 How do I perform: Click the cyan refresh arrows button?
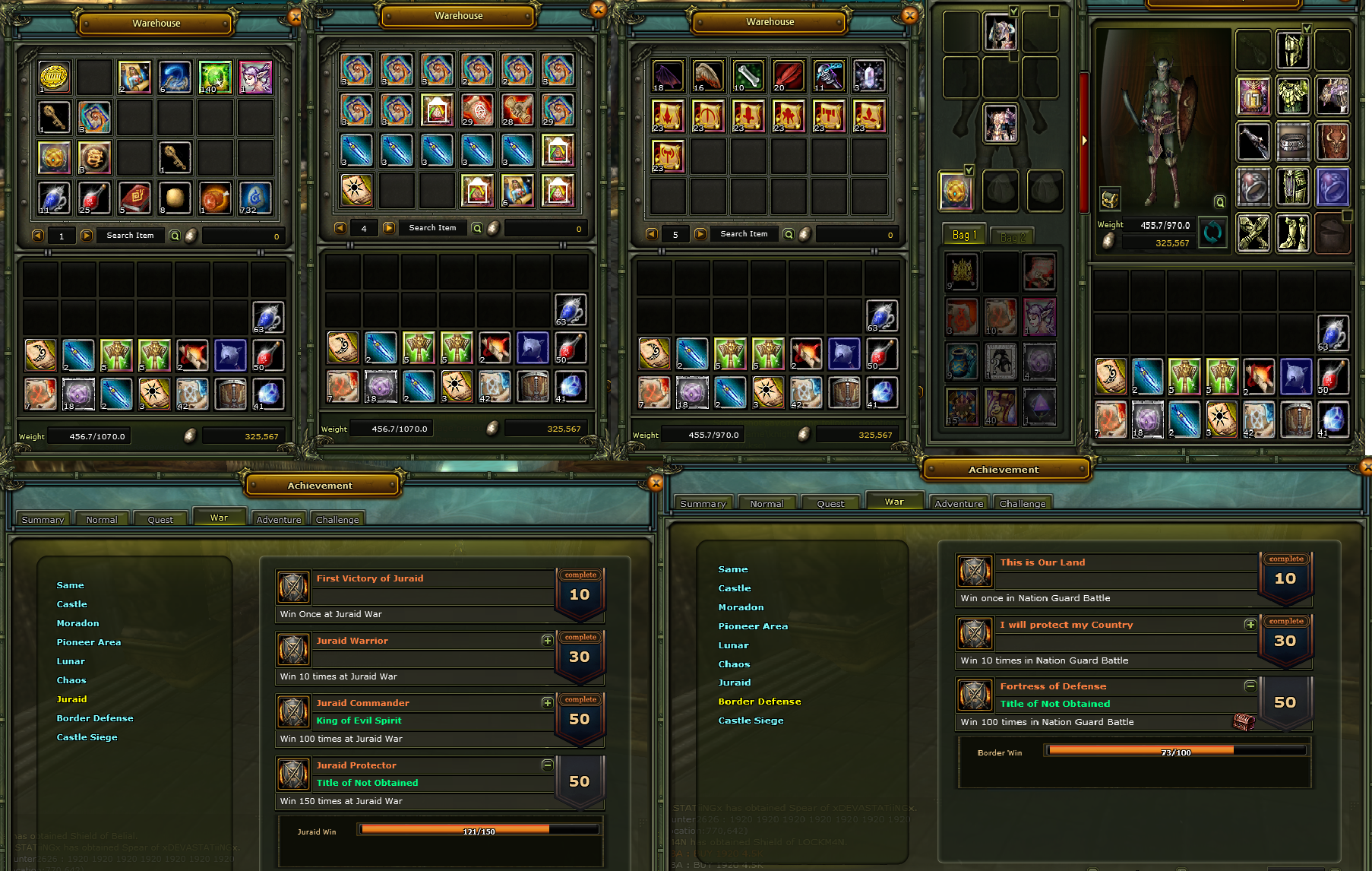1212,232
